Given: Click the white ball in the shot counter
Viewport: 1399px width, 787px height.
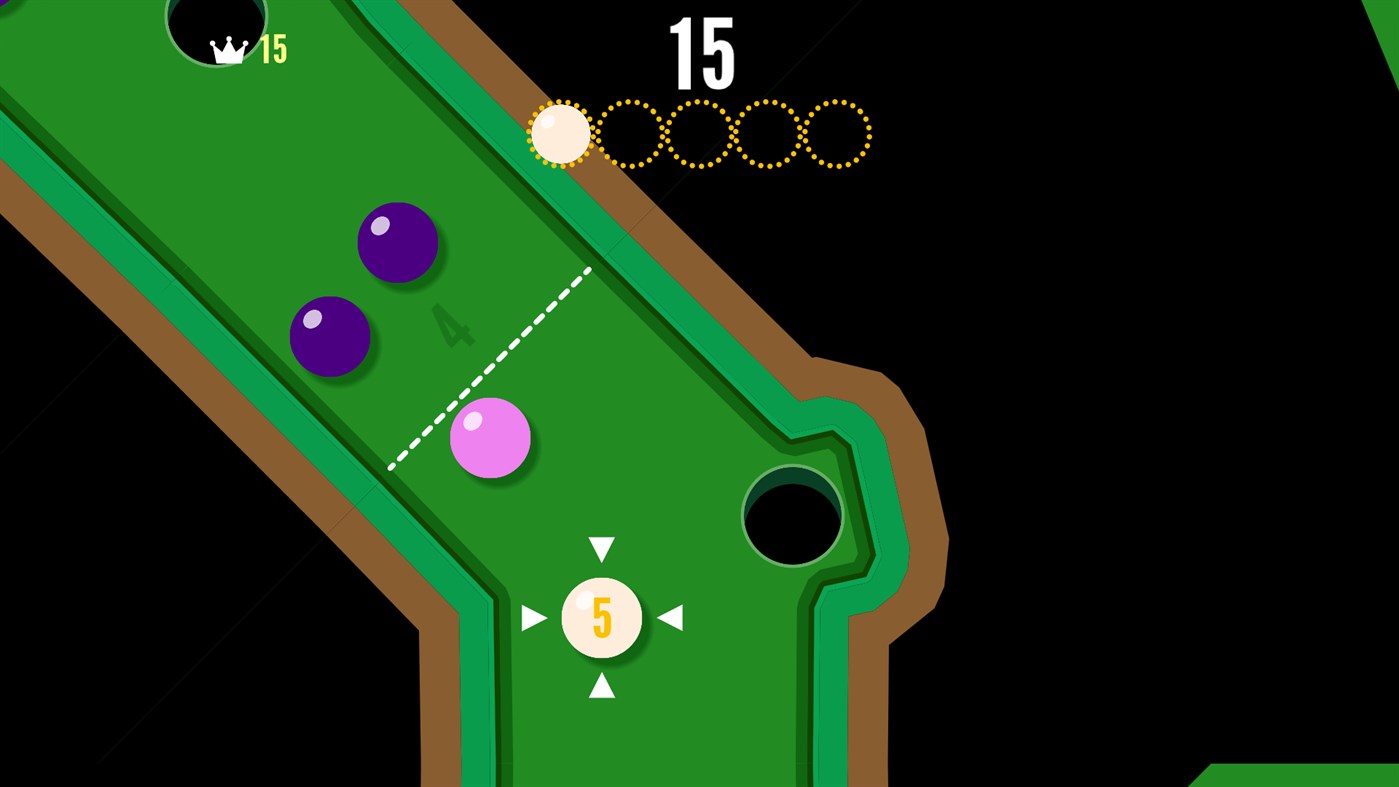Looking at the screenshot, I should click(x=558, y=133).
